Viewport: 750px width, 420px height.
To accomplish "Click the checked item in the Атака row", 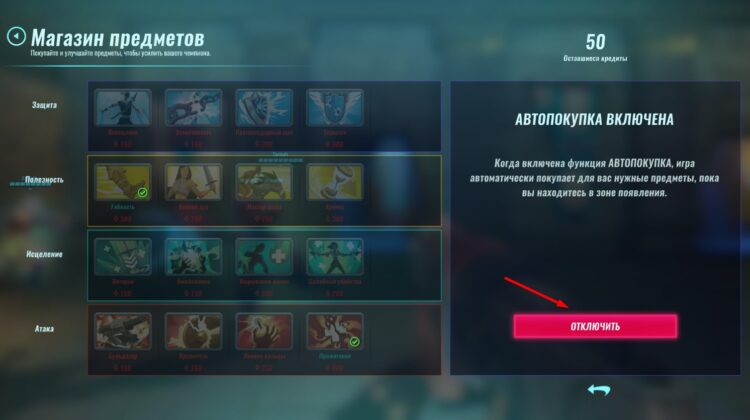I will click(x=335, y=332).
